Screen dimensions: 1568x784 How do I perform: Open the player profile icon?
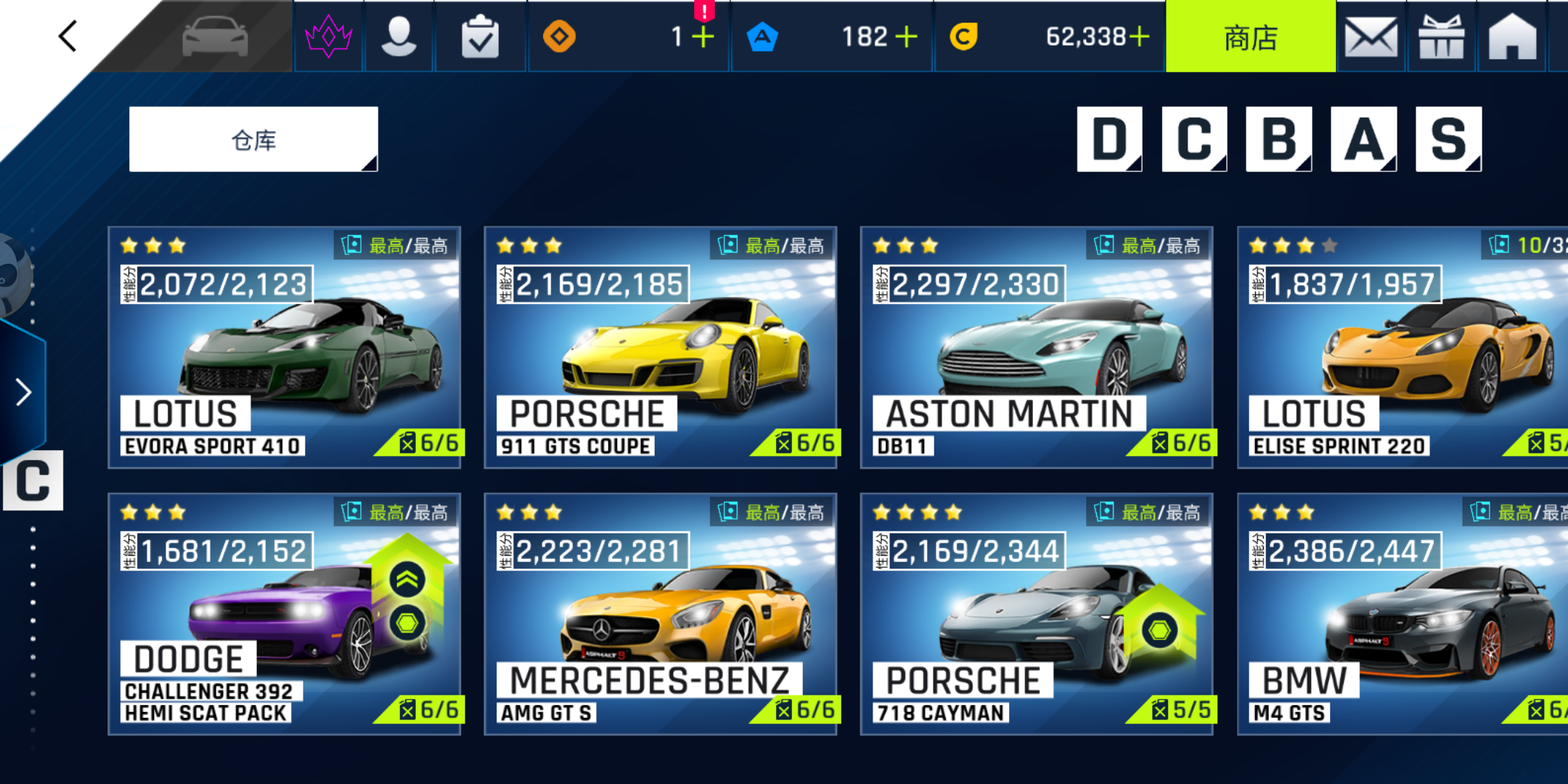(399, 37)
